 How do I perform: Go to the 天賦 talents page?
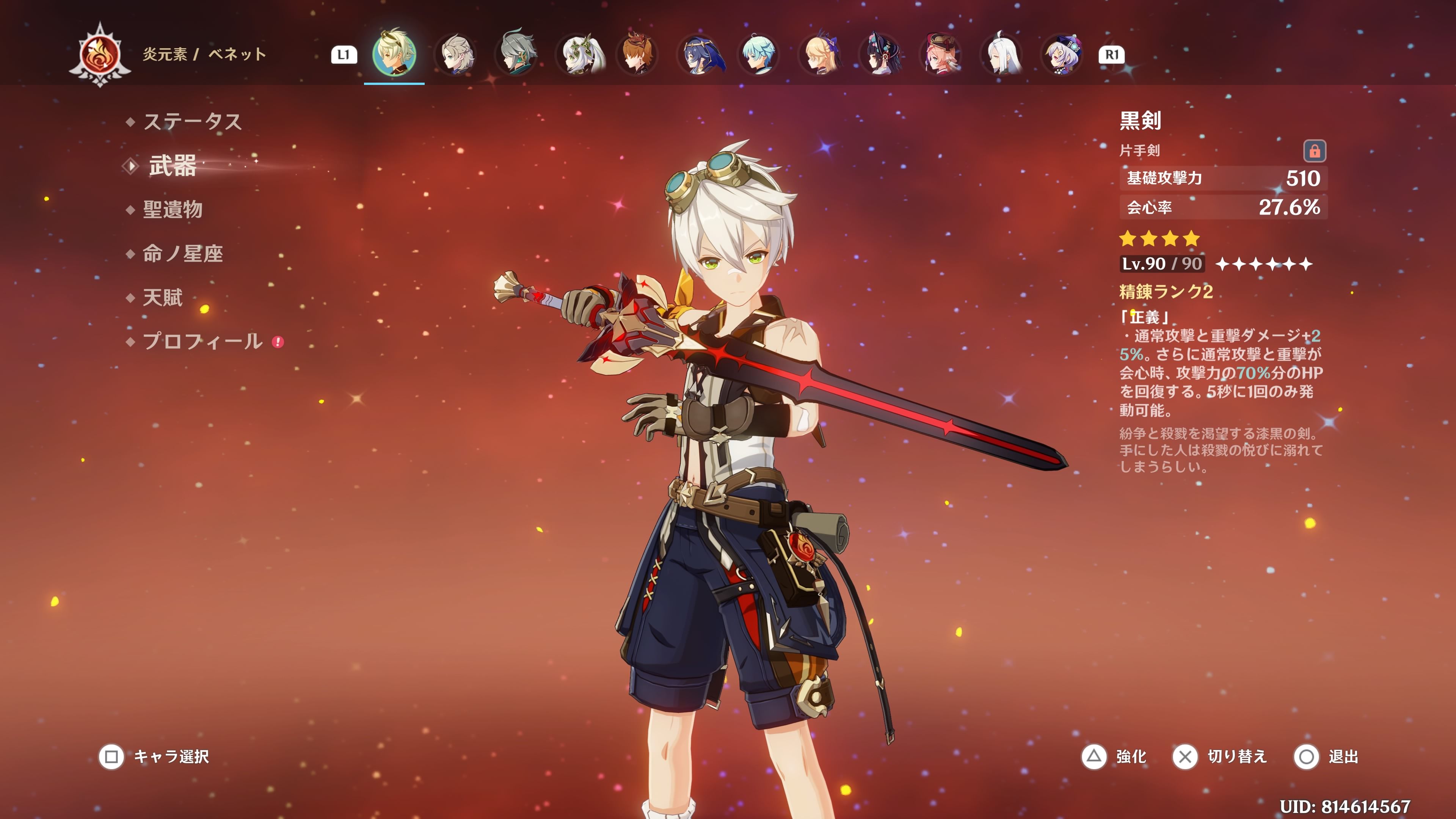pos(163,297)
